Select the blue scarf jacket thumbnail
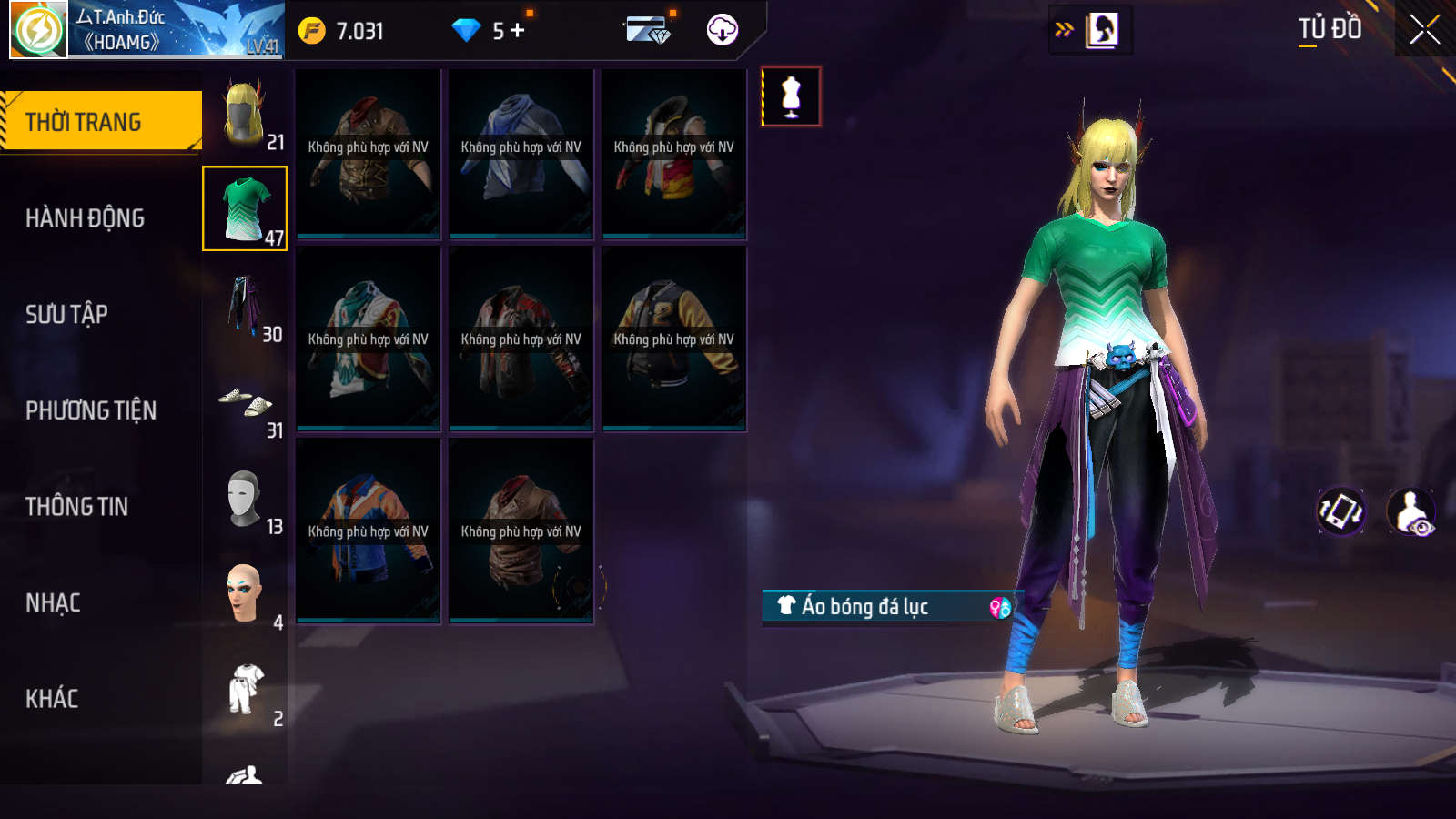The height and width of the screenshot is (819, 1456). [x=521, y=153]
